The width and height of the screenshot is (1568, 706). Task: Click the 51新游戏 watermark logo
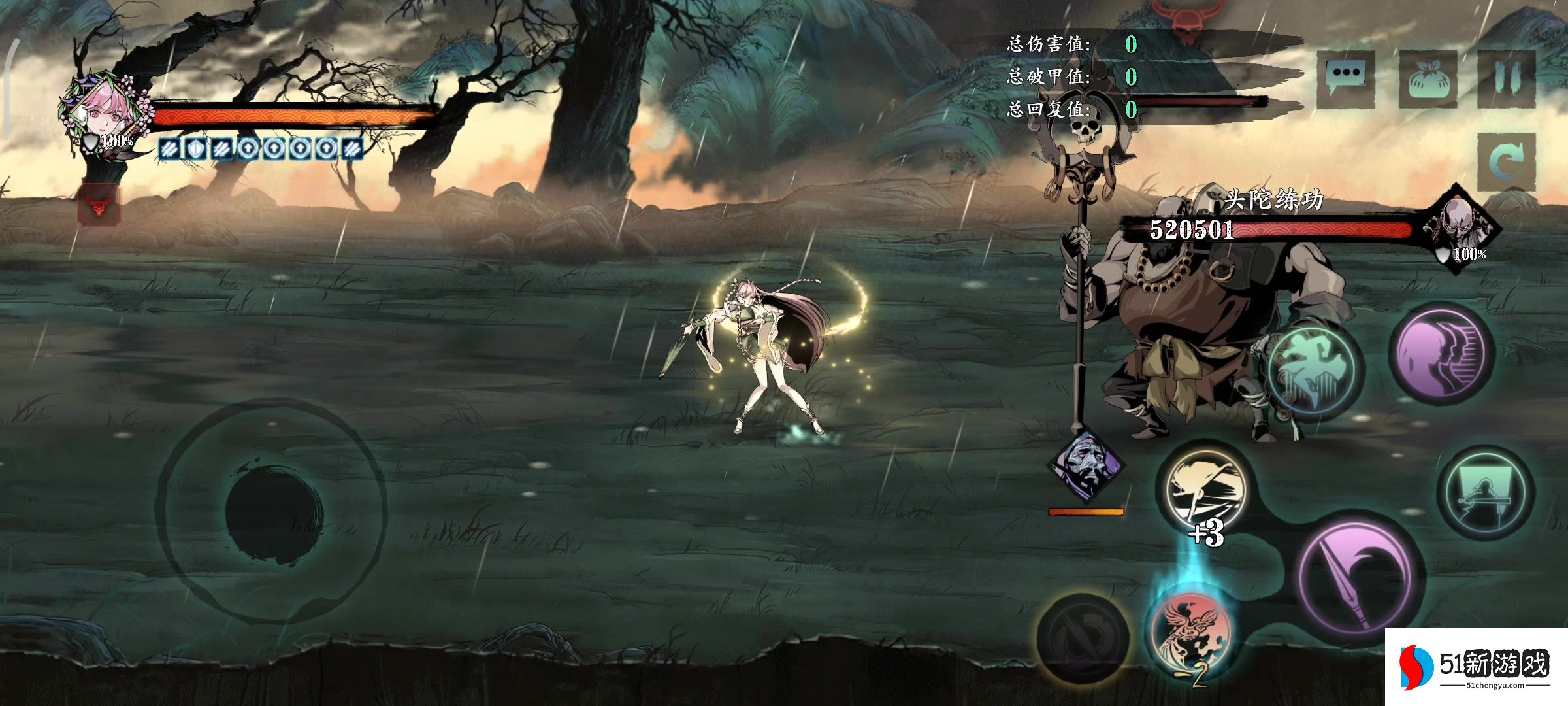(1476, 666)
